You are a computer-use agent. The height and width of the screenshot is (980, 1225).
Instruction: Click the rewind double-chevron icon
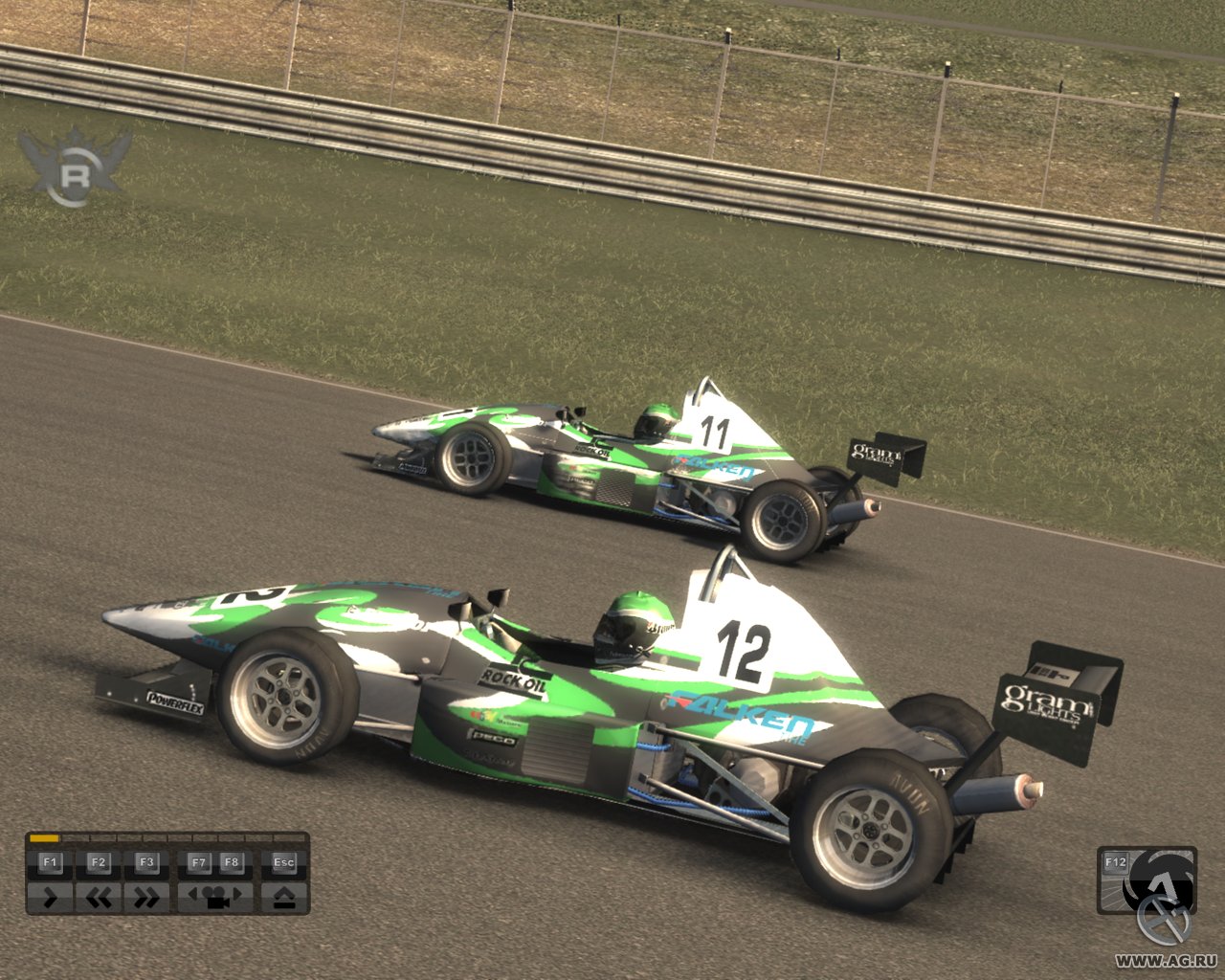(x=100, y=898)
